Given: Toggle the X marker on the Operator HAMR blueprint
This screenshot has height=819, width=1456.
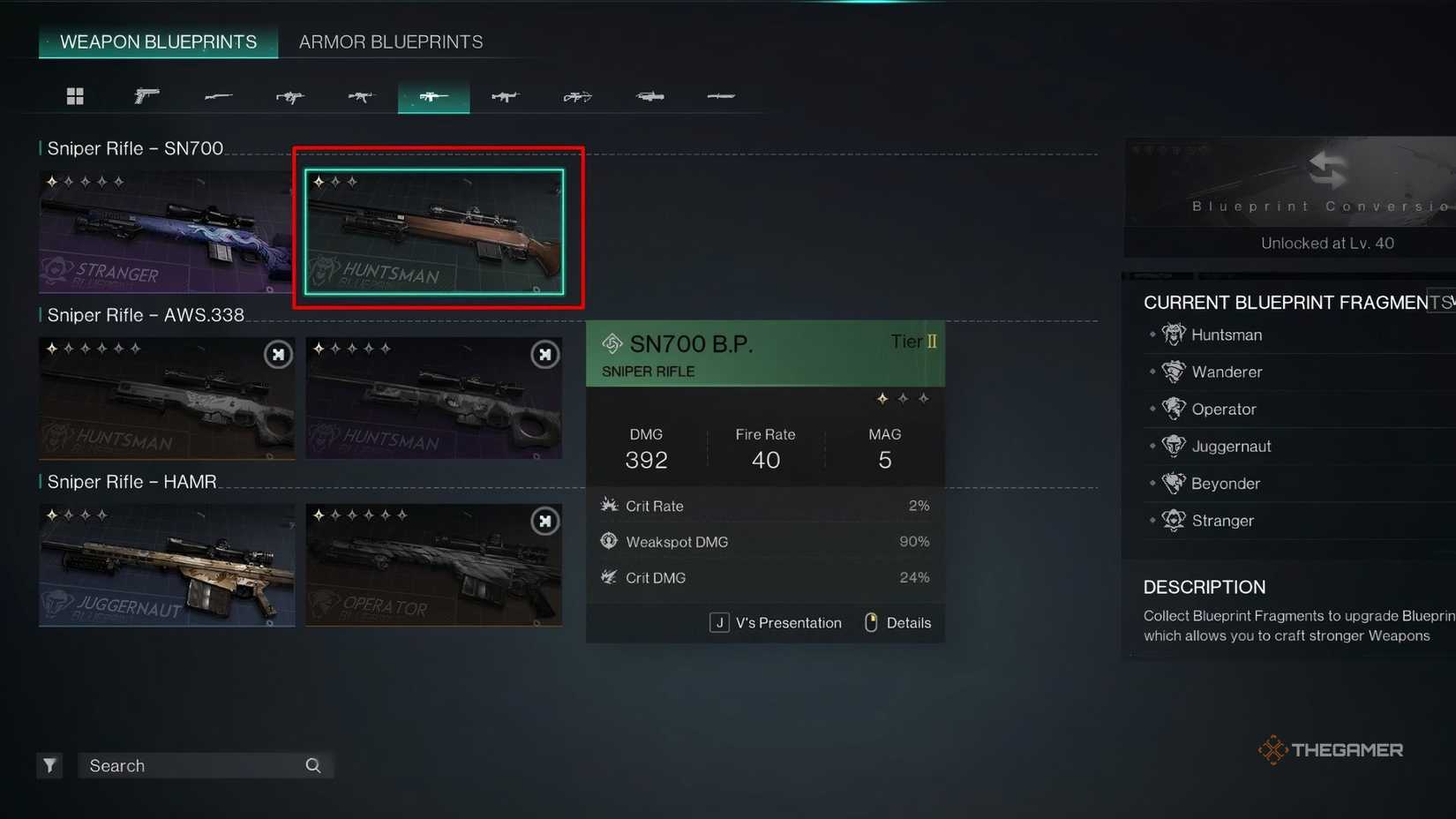Looking at the screenshot, I should [x=545, y=521].
